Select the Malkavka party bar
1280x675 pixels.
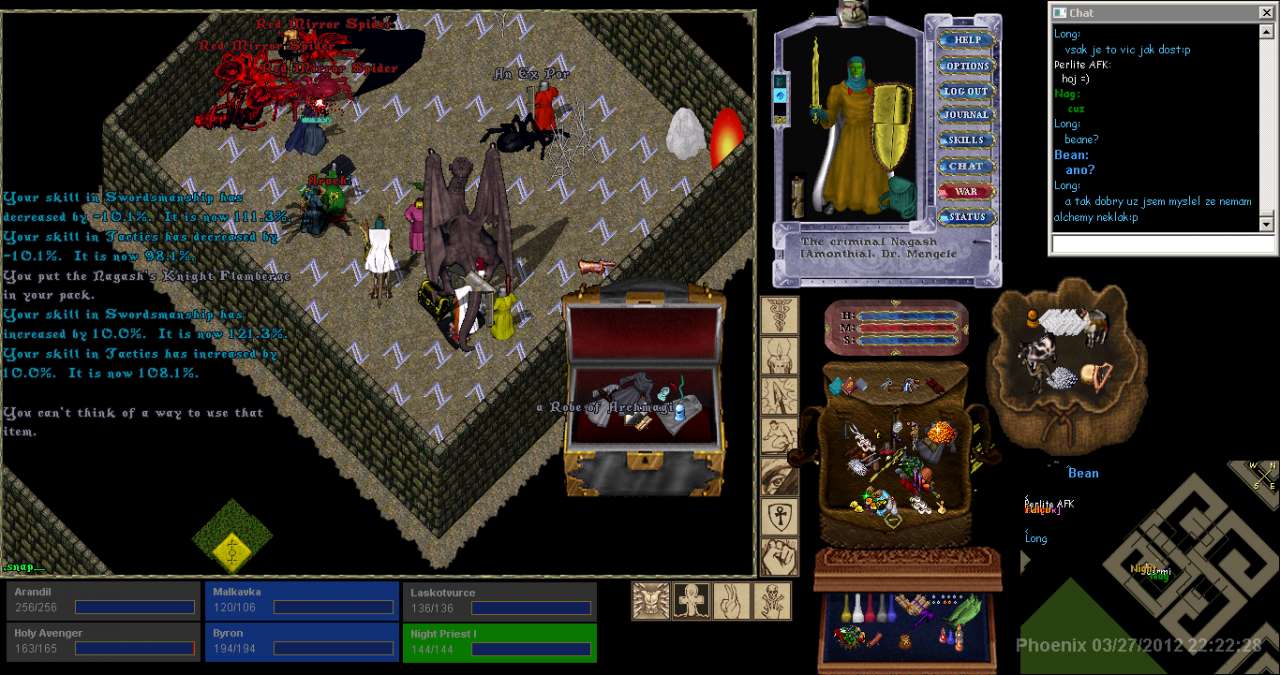[300, 601]
